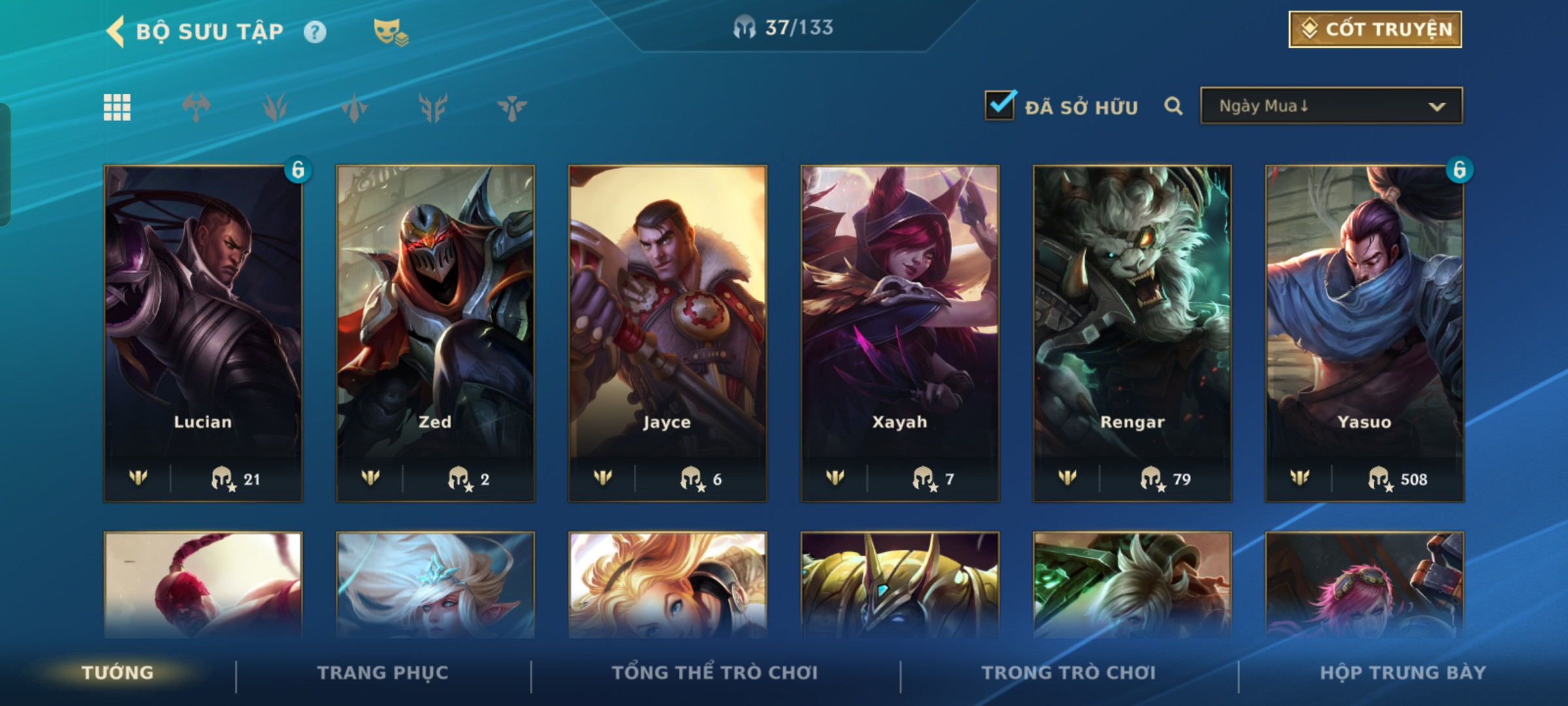Switch to the Trang Phục tab
This screenshot has width=1568, height=706.
point(383,673)
